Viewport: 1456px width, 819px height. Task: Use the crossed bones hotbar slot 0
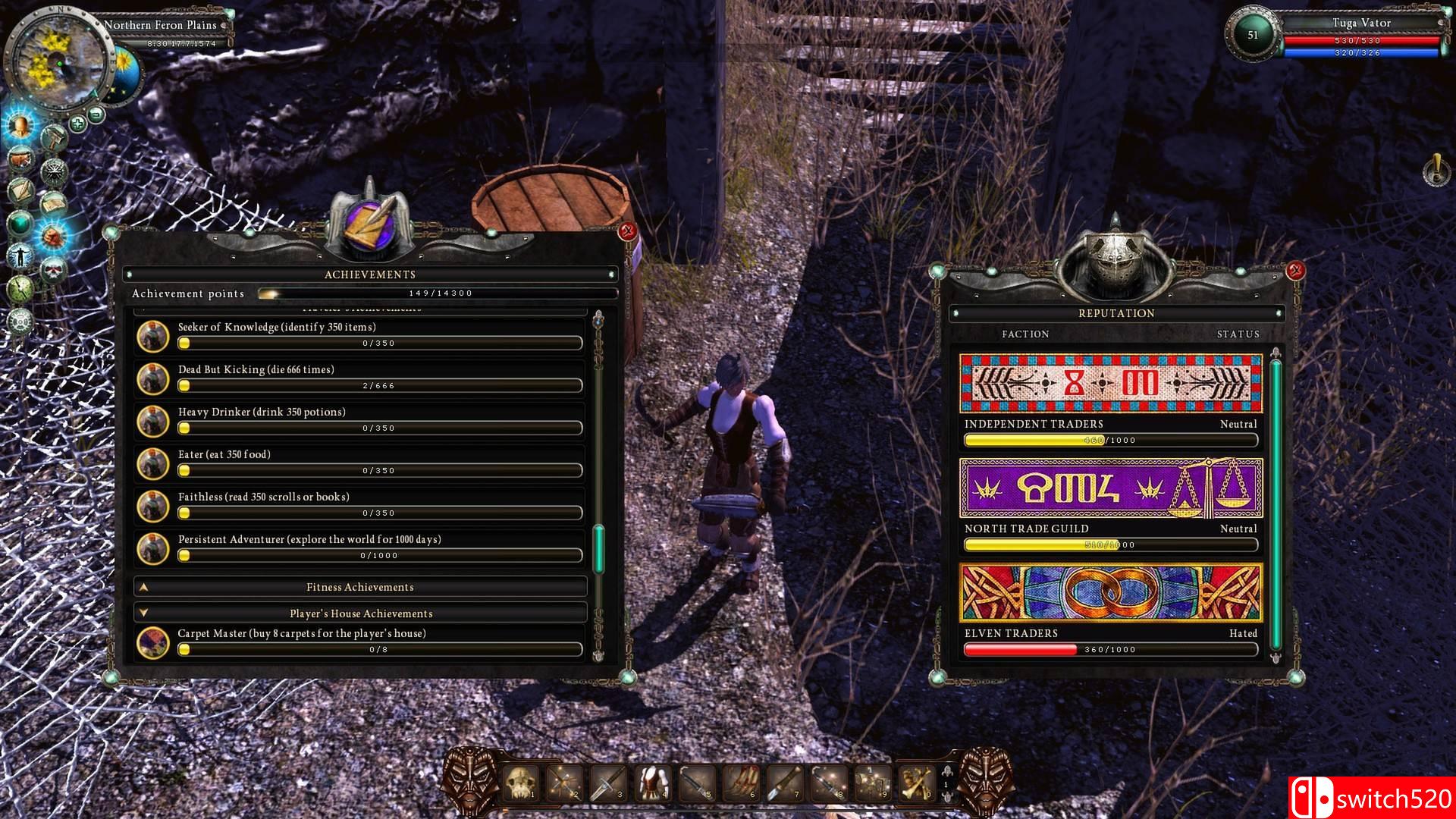[916, 783]
